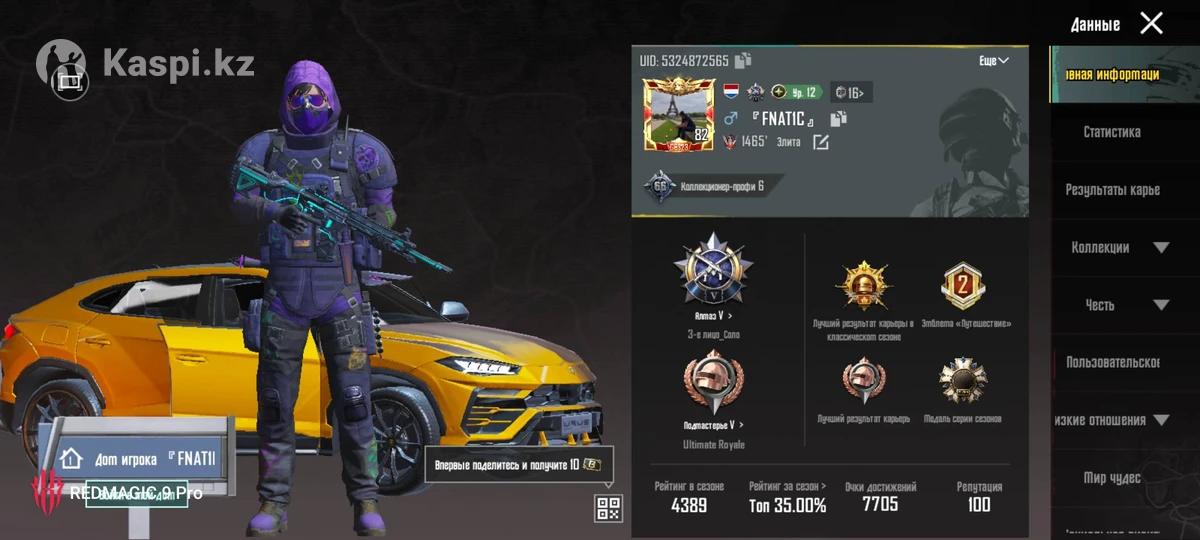Open the Мир чудес section

click(x=1111, y=478)
